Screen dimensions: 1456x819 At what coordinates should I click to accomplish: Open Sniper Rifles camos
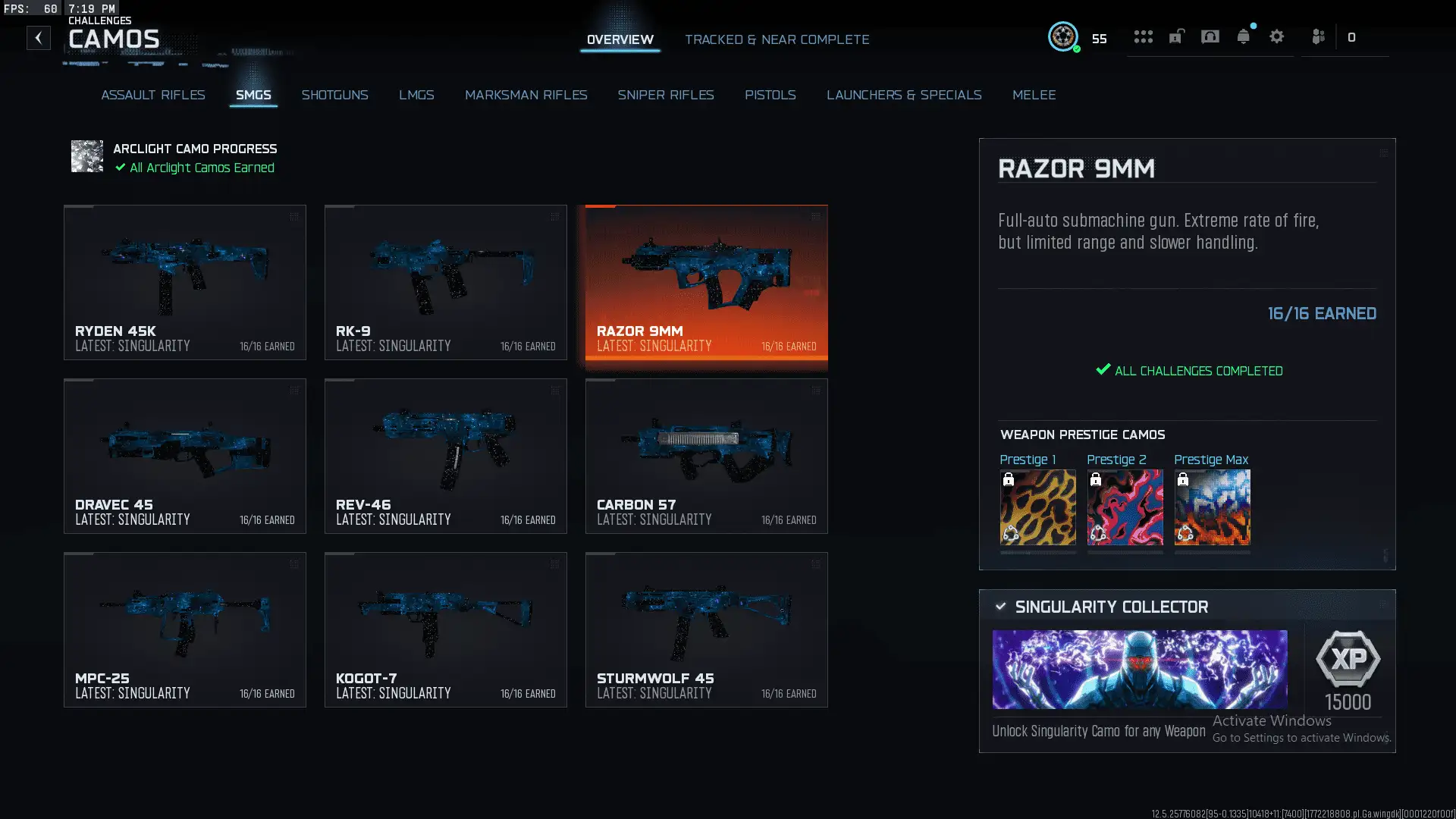(x=665, y=95)
